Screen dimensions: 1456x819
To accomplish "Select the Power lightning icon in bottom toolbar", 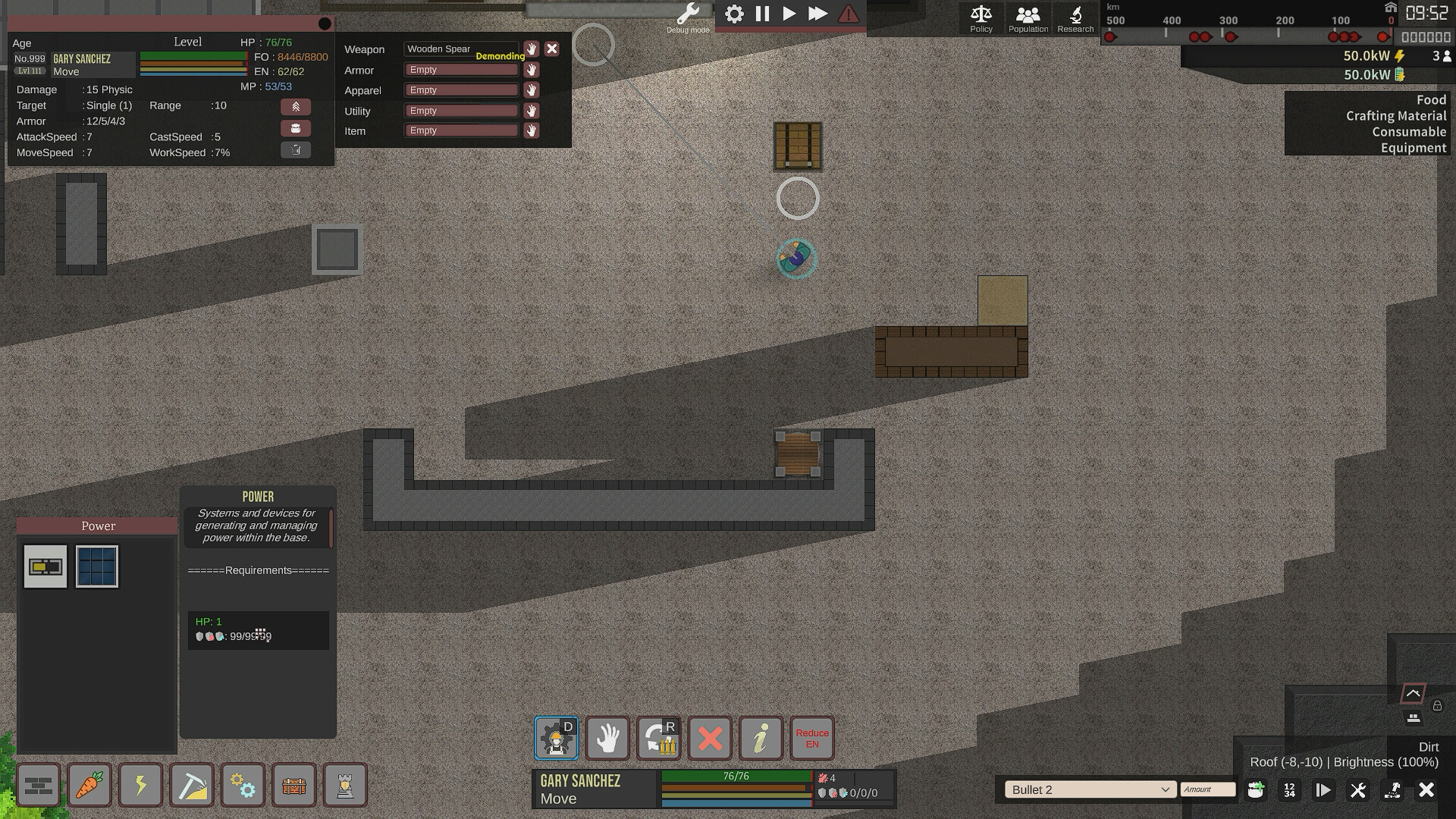I will [x=140, y=785].
